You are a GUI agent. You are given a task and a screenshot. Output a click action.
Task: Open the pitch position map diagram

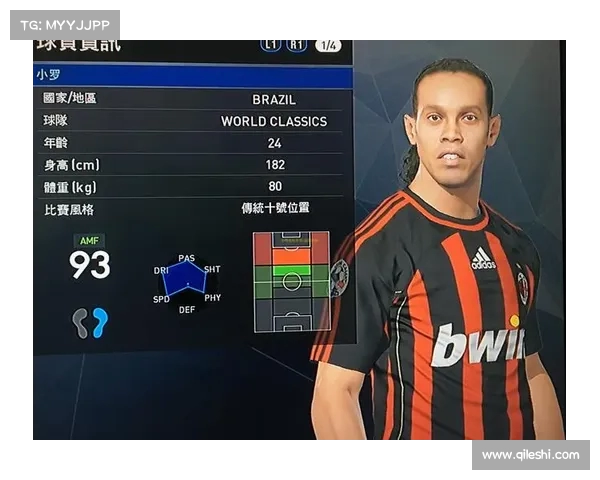coord(291,281)
